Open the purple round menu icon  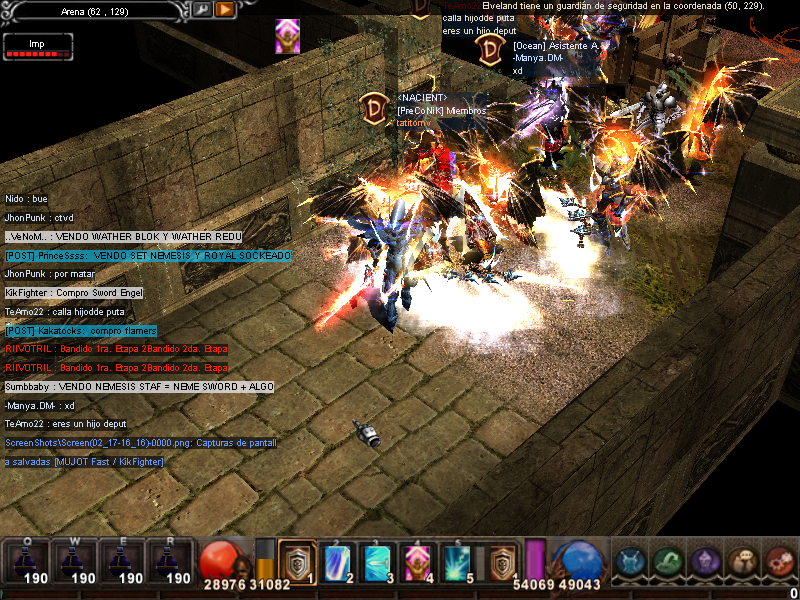[705, 562]
